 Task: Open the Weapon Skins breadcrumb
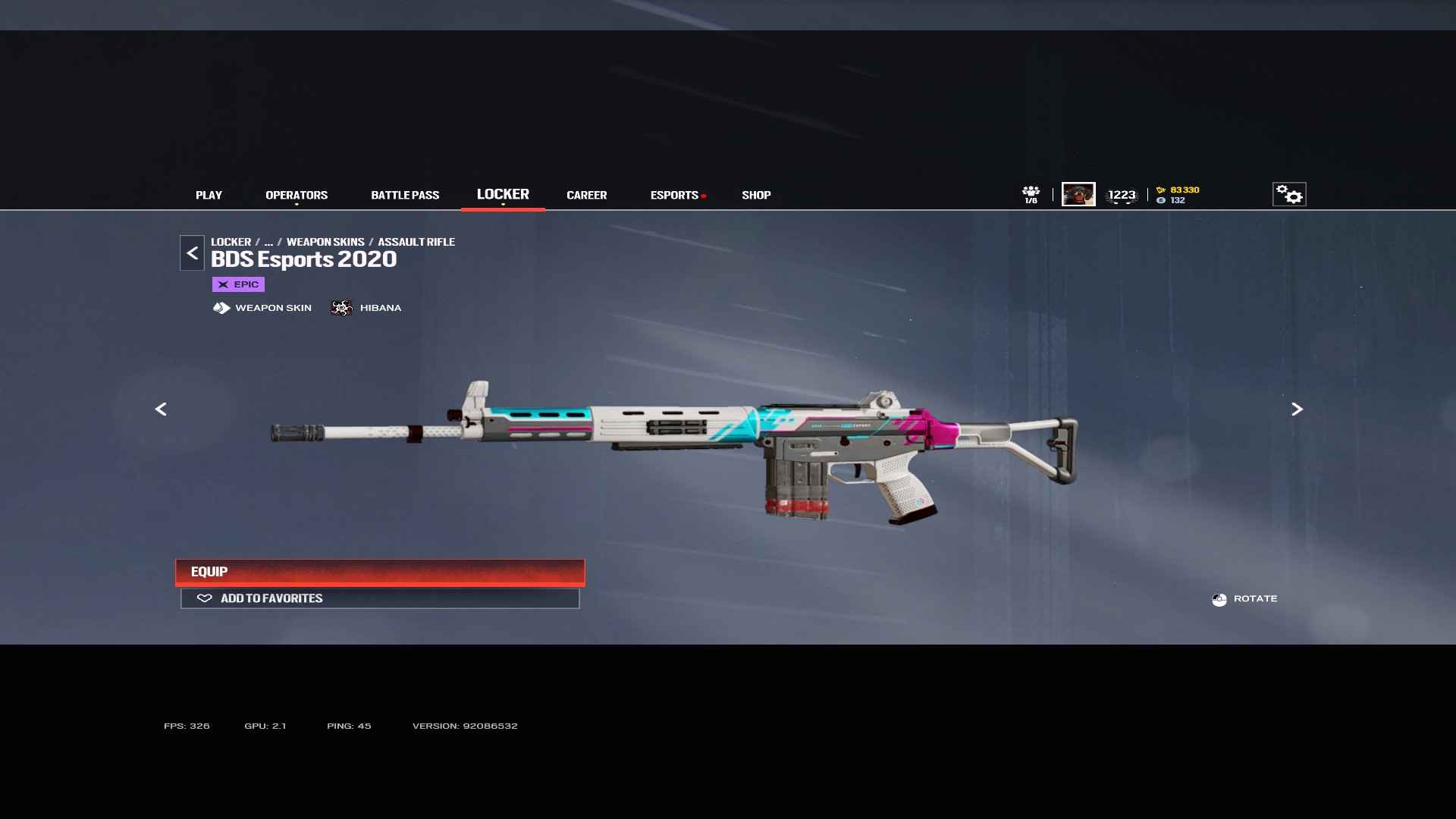pyautogui.click(x=325, y=242)
